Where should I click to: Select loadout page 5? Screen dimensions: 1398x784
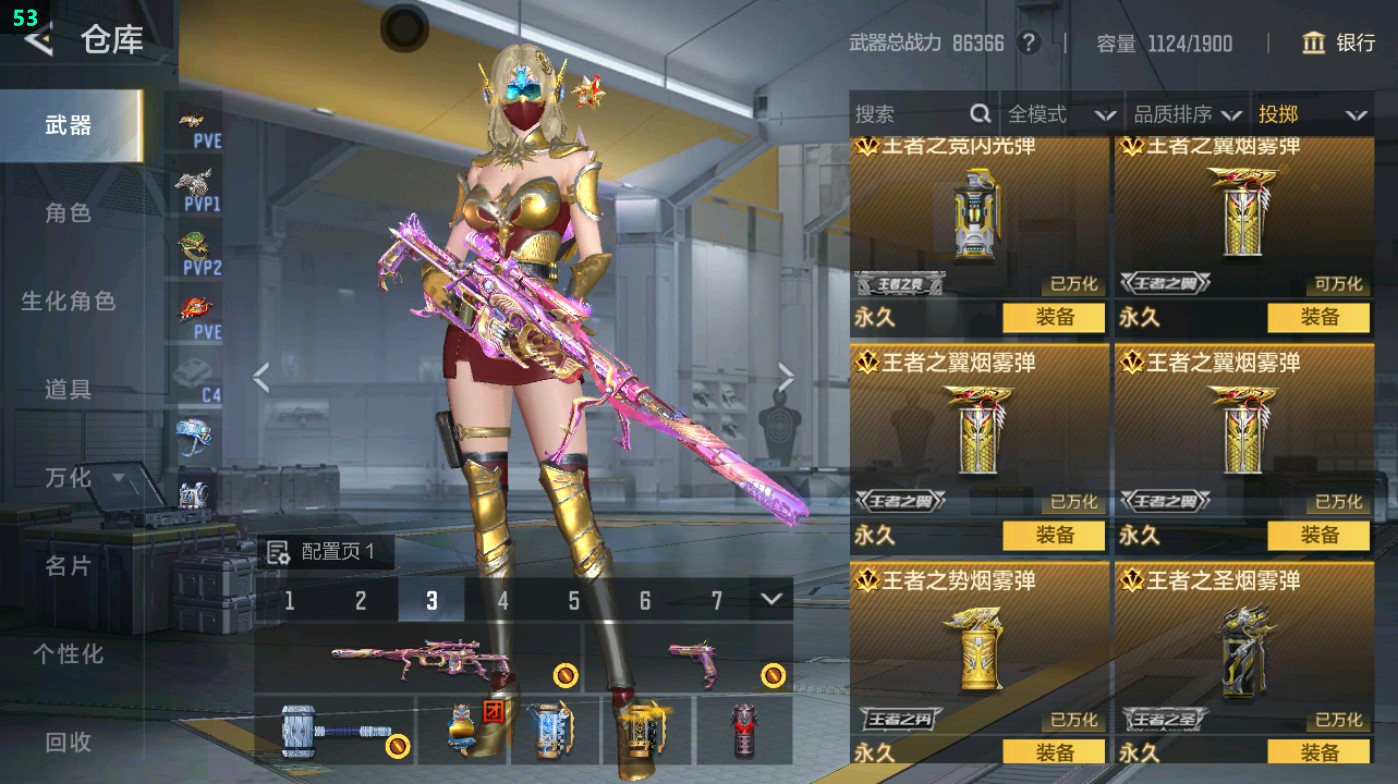click(573, 600)
